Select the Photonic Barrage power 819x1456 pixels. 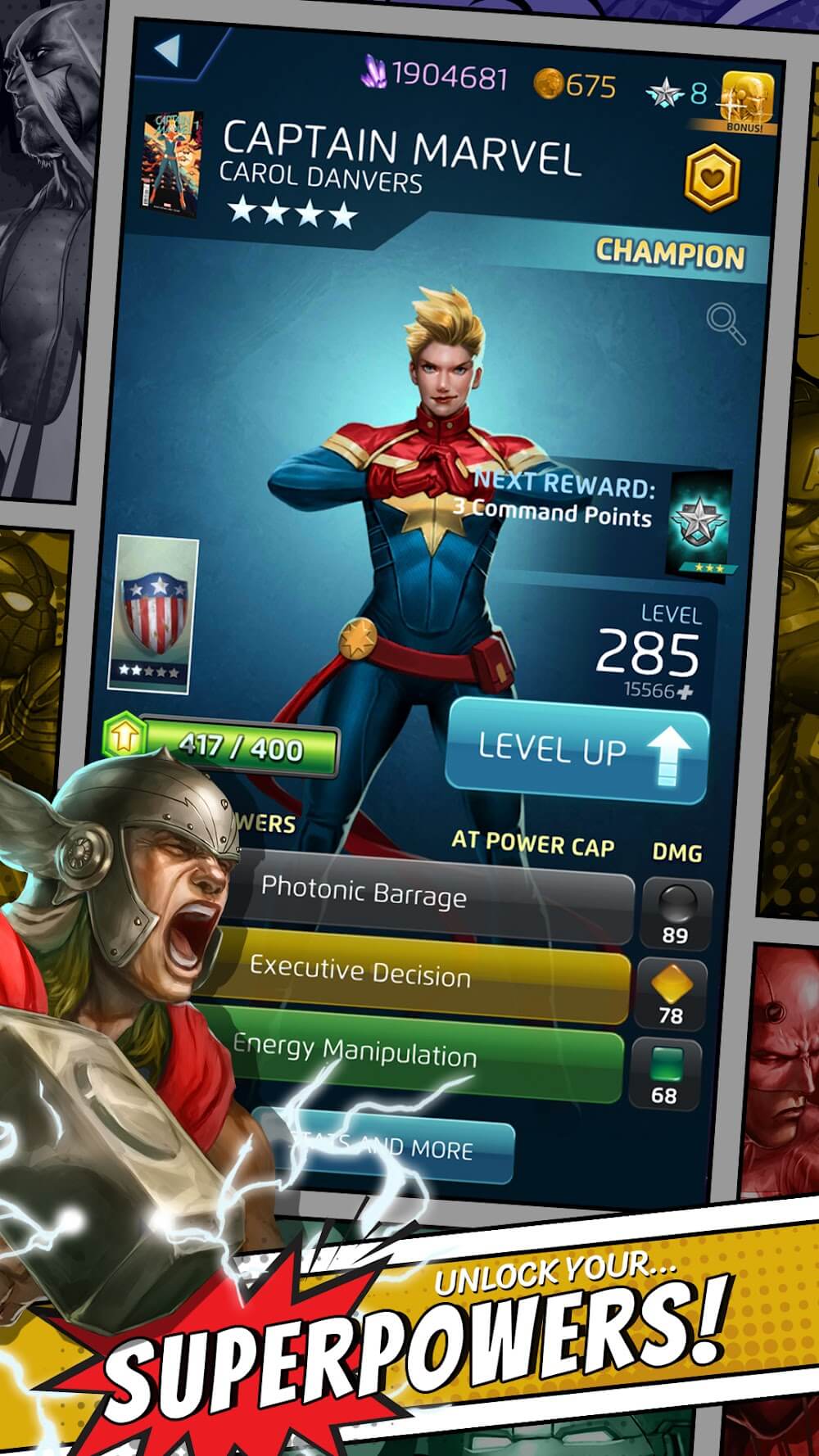pyautogui.click(x=426, y=896)
